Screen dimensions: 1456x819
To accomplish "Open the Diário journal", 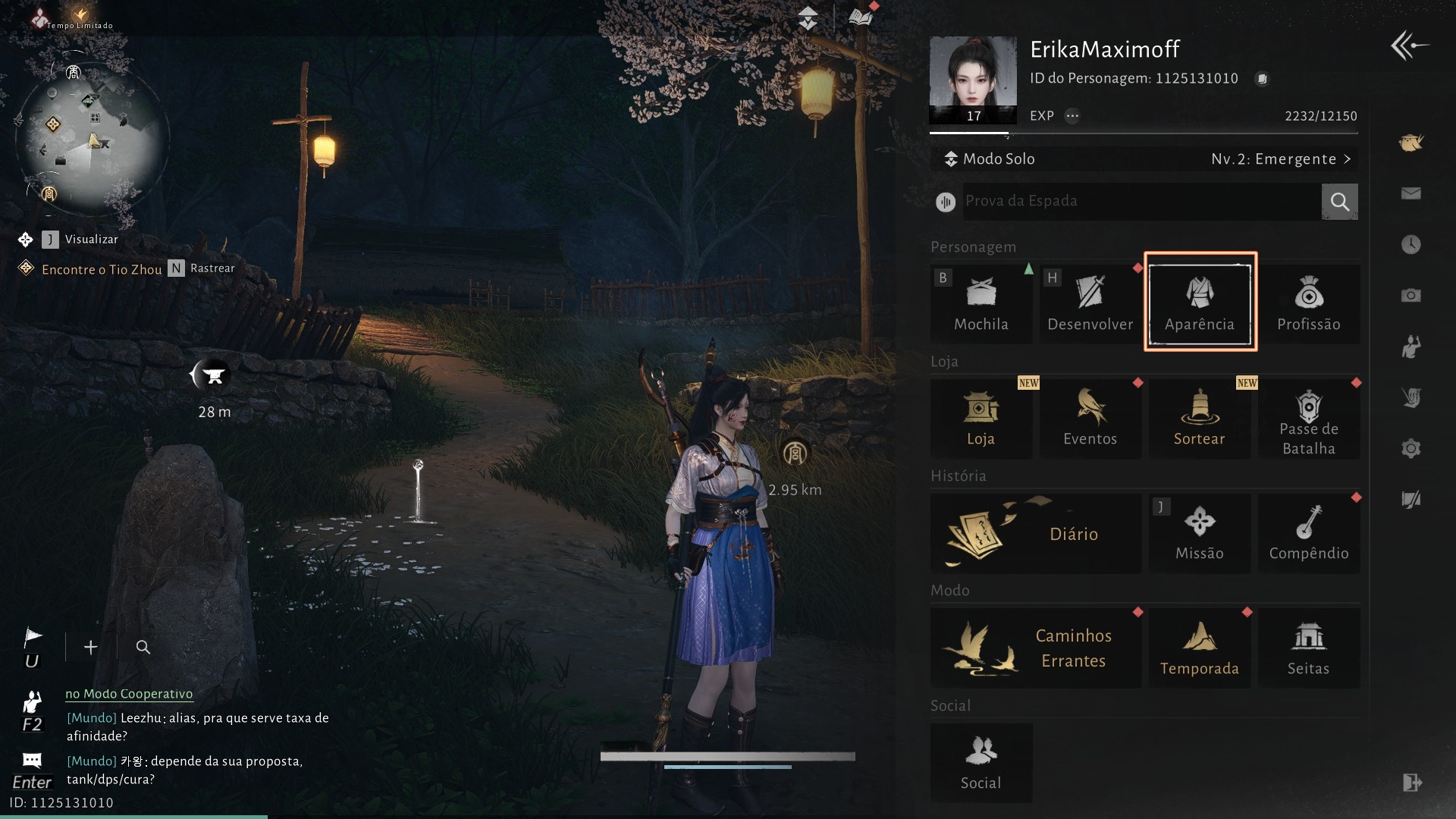I will pos(1035,533).
